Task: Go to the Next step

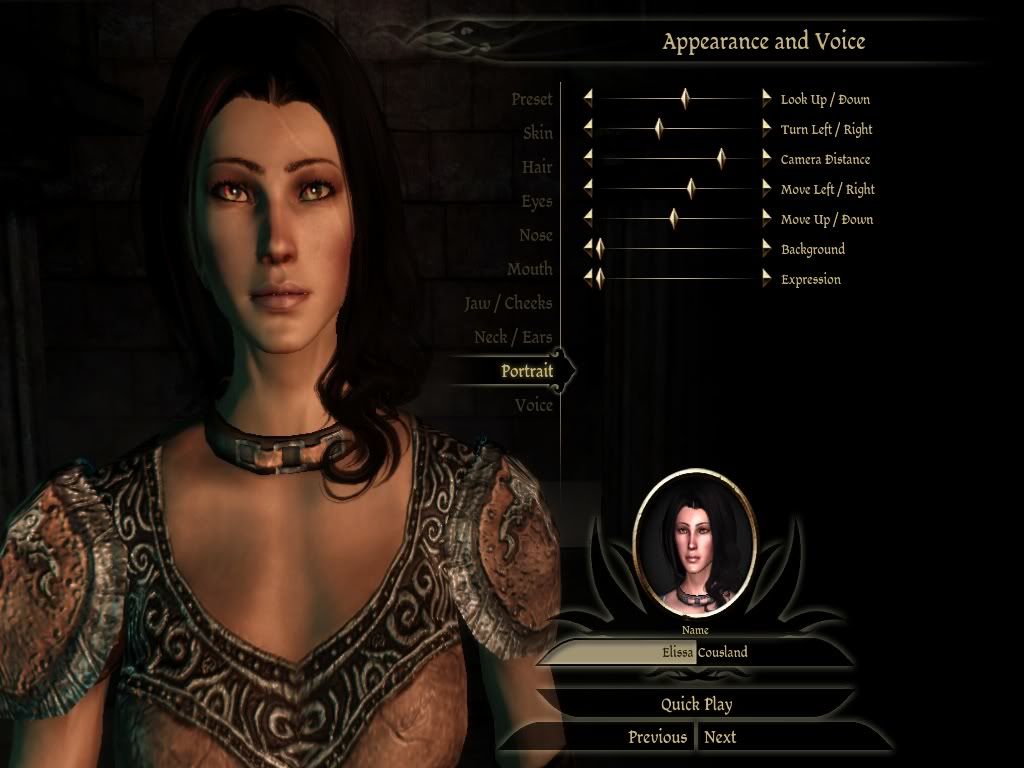Action: pyautogui.click(x=720, y=737)
